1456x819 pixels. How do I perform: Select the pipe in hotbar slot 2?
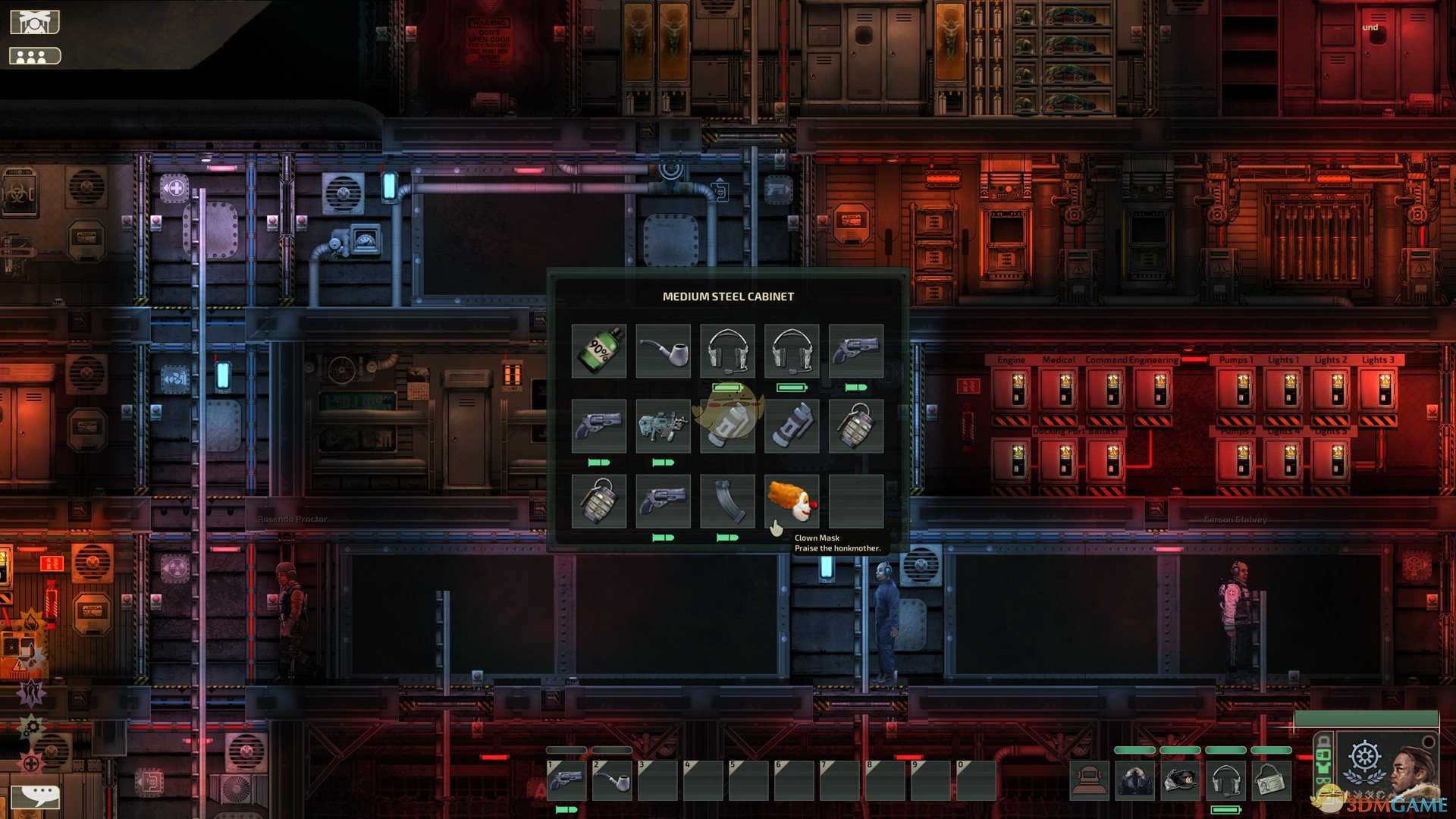(612, 780)
